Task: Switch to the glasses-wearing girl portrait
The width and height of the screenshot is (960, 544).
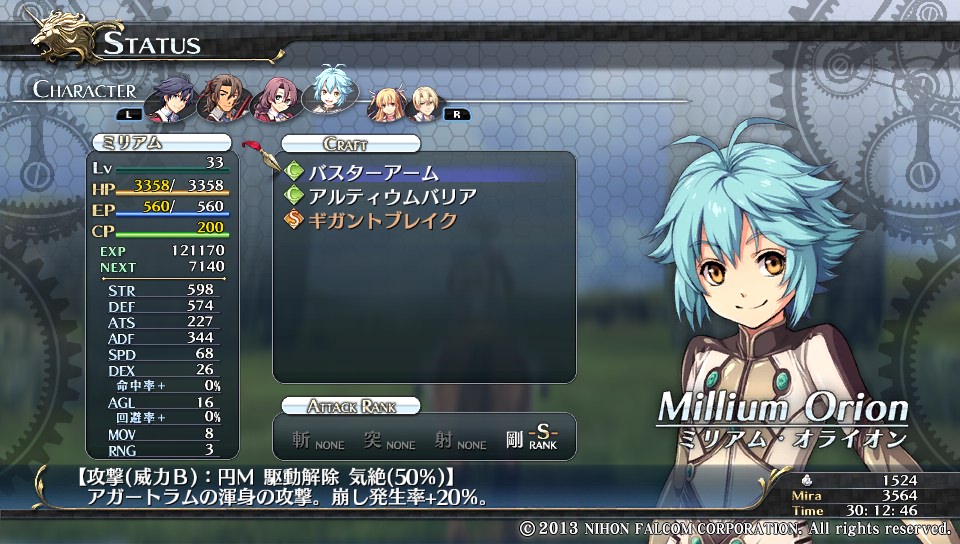Action: [273, 100]
